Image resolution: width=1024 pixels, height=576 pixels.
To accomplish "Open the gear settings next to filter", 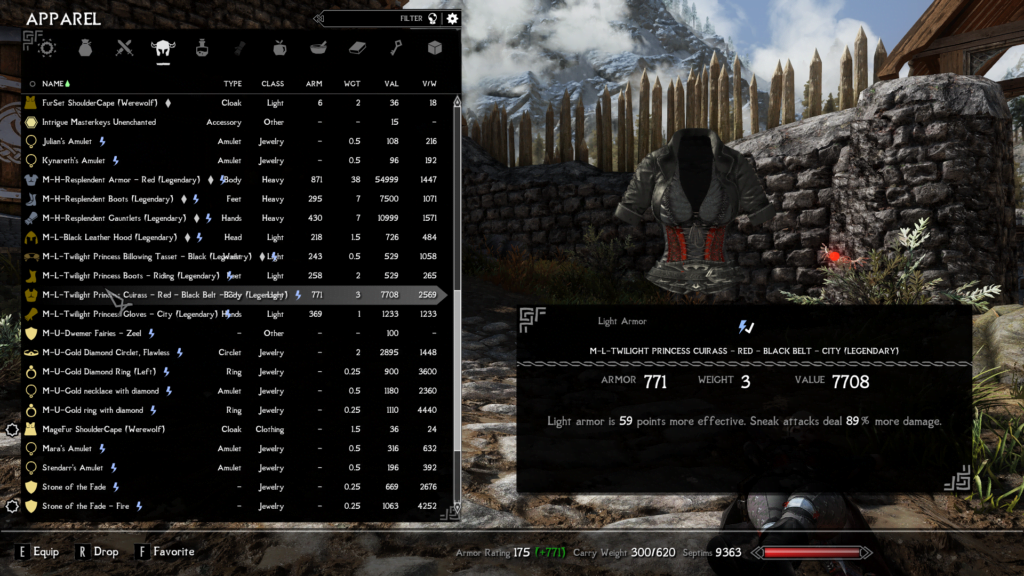I will [453, 18].
